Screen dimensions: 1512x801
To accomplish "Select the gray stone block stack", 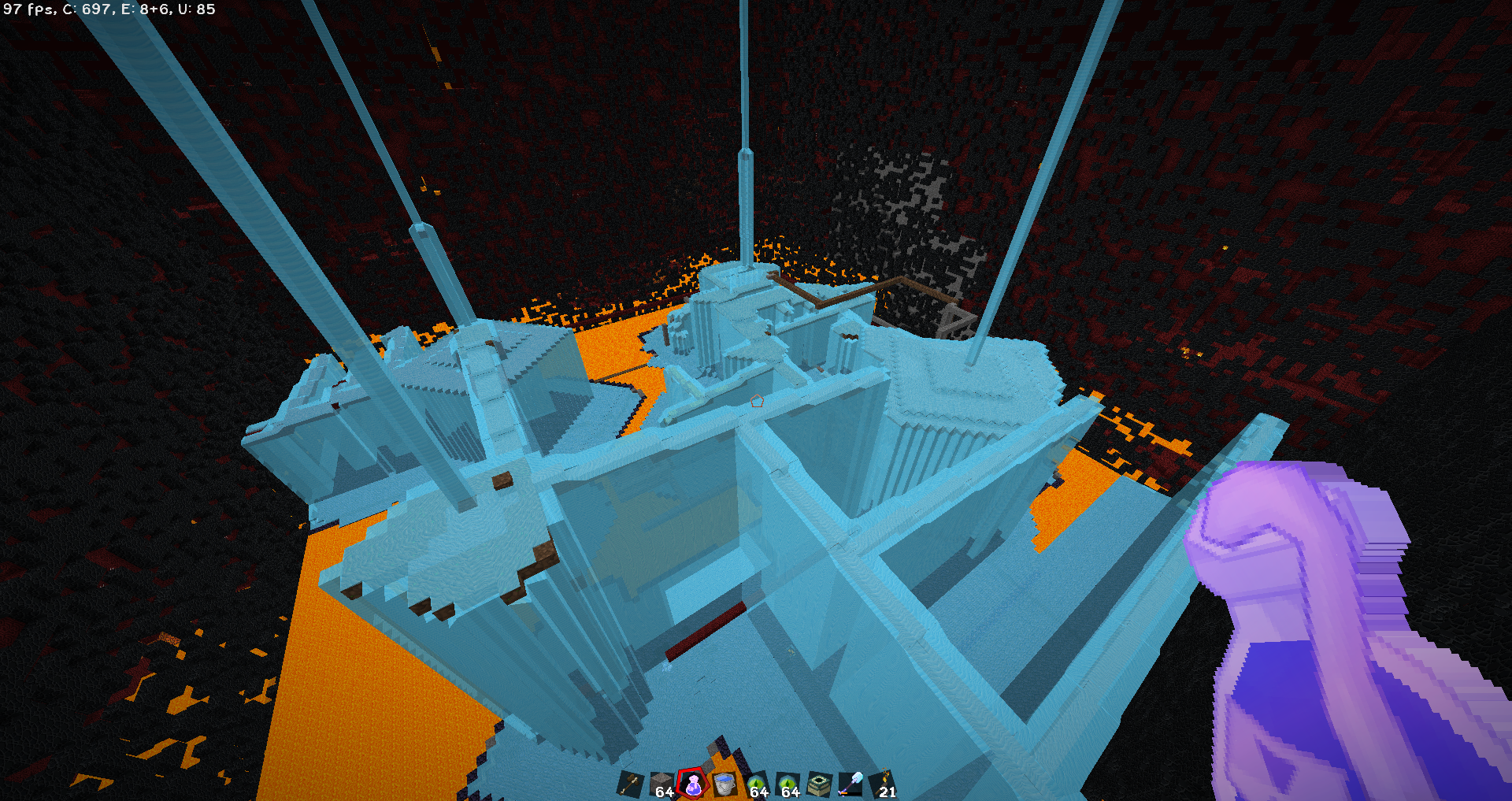I will pyautogui.click(x=661, y=784).
